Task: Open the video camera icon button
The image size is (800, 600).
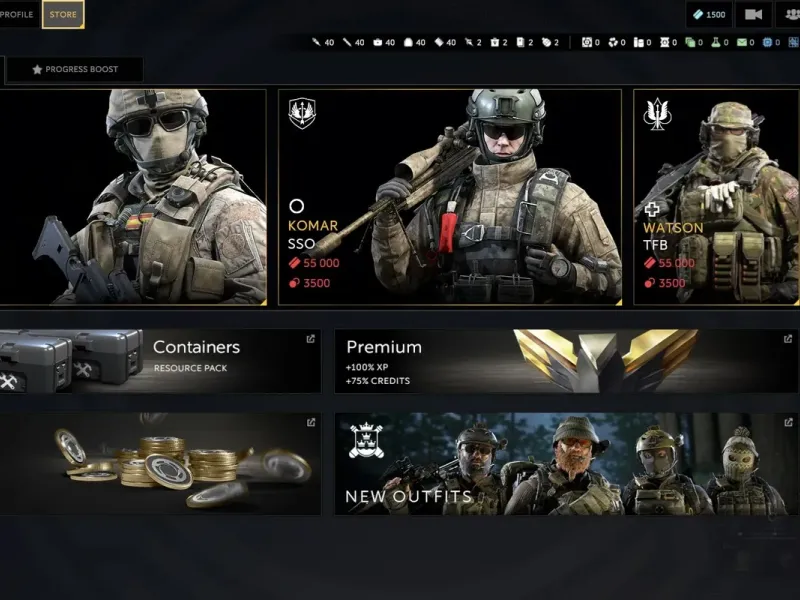Action: 753,14
